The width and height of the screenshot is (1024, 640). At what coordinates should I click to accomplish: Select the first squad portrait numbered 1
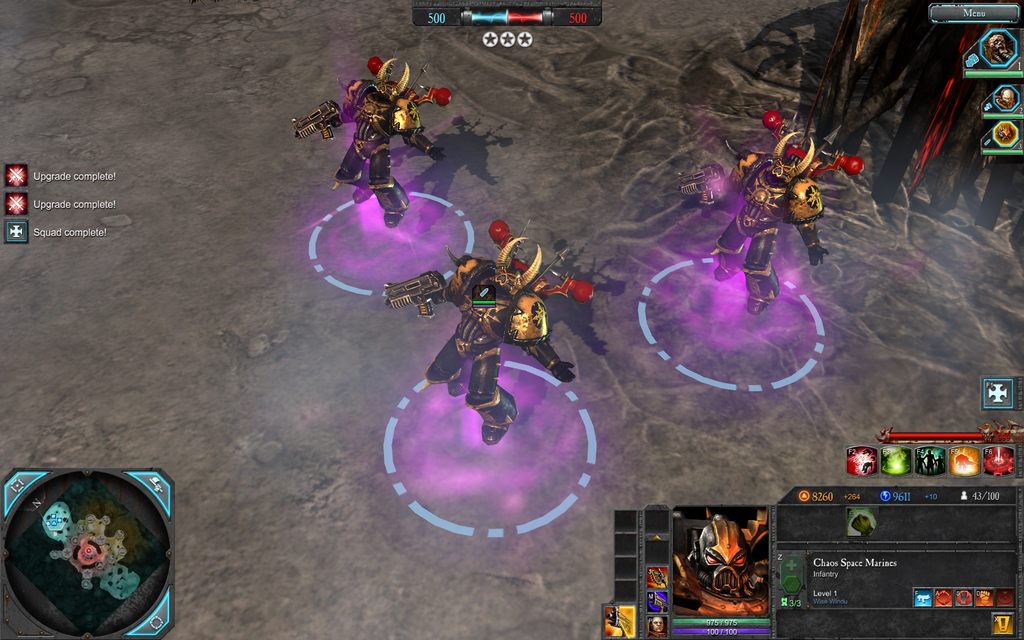coord(996,48)
